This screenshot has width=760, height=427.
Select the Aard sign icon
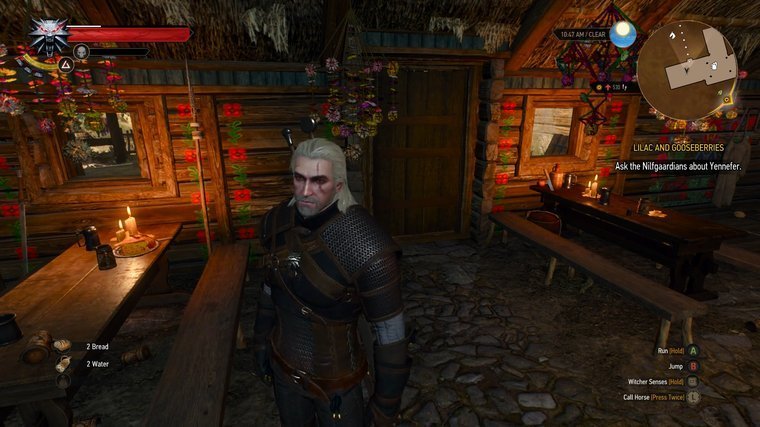65,64
